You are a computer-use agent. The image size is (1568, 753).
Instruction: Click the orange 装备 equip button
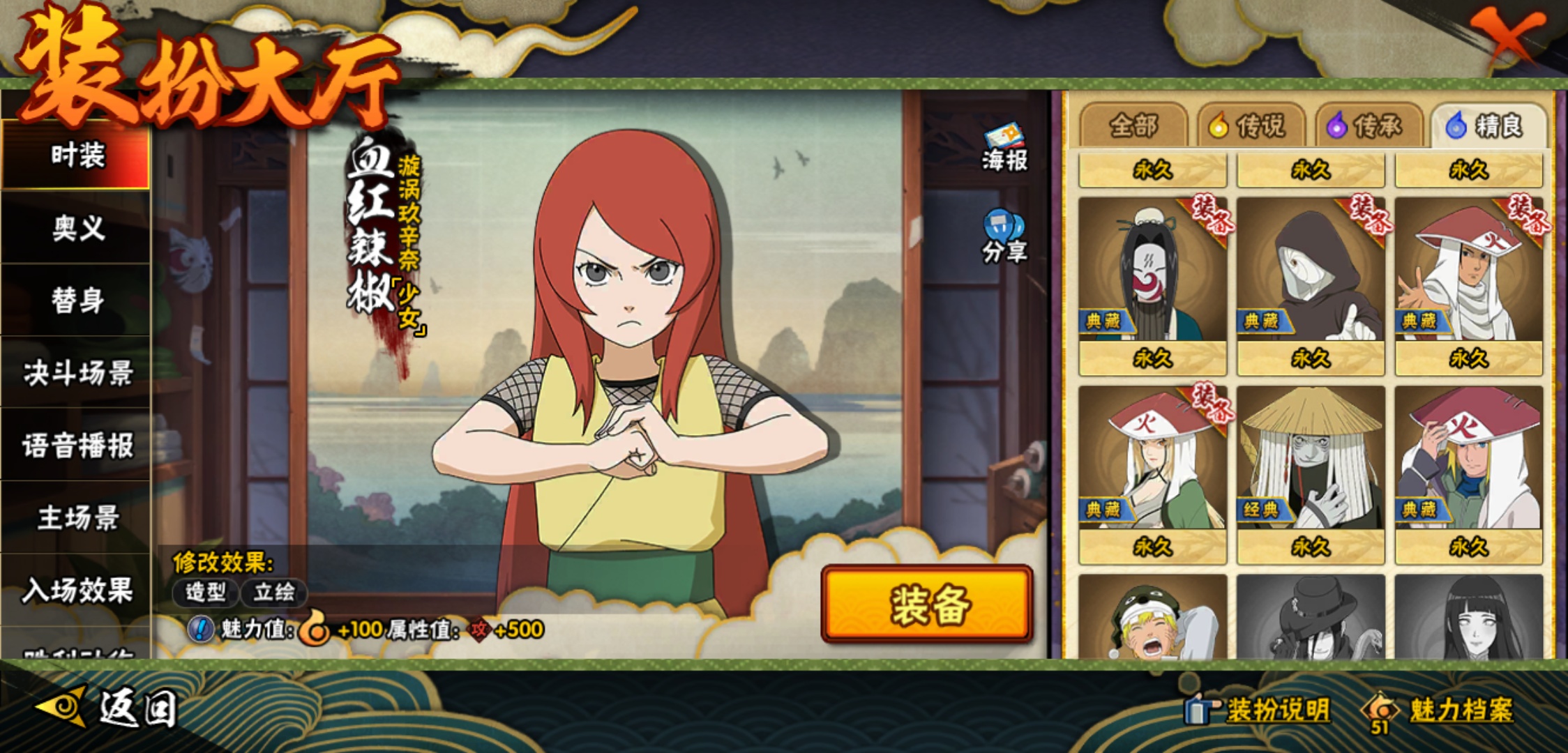[927, 604]
